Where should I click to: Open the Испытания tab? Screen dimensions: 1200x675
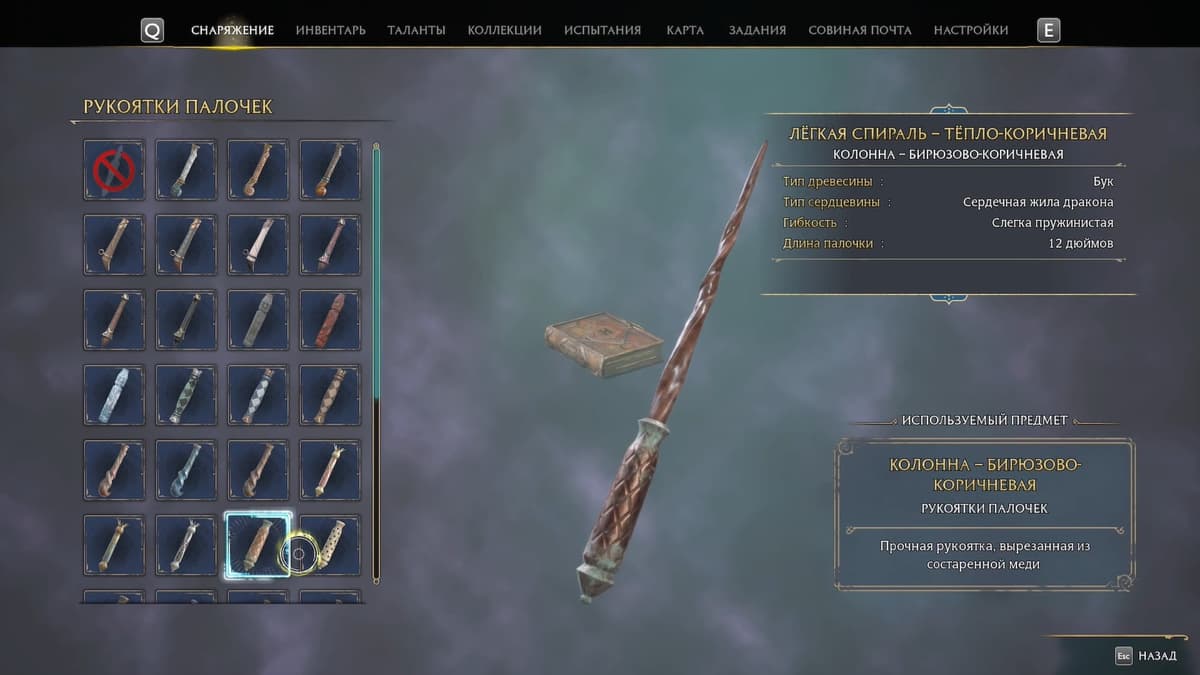click(602, 30)
